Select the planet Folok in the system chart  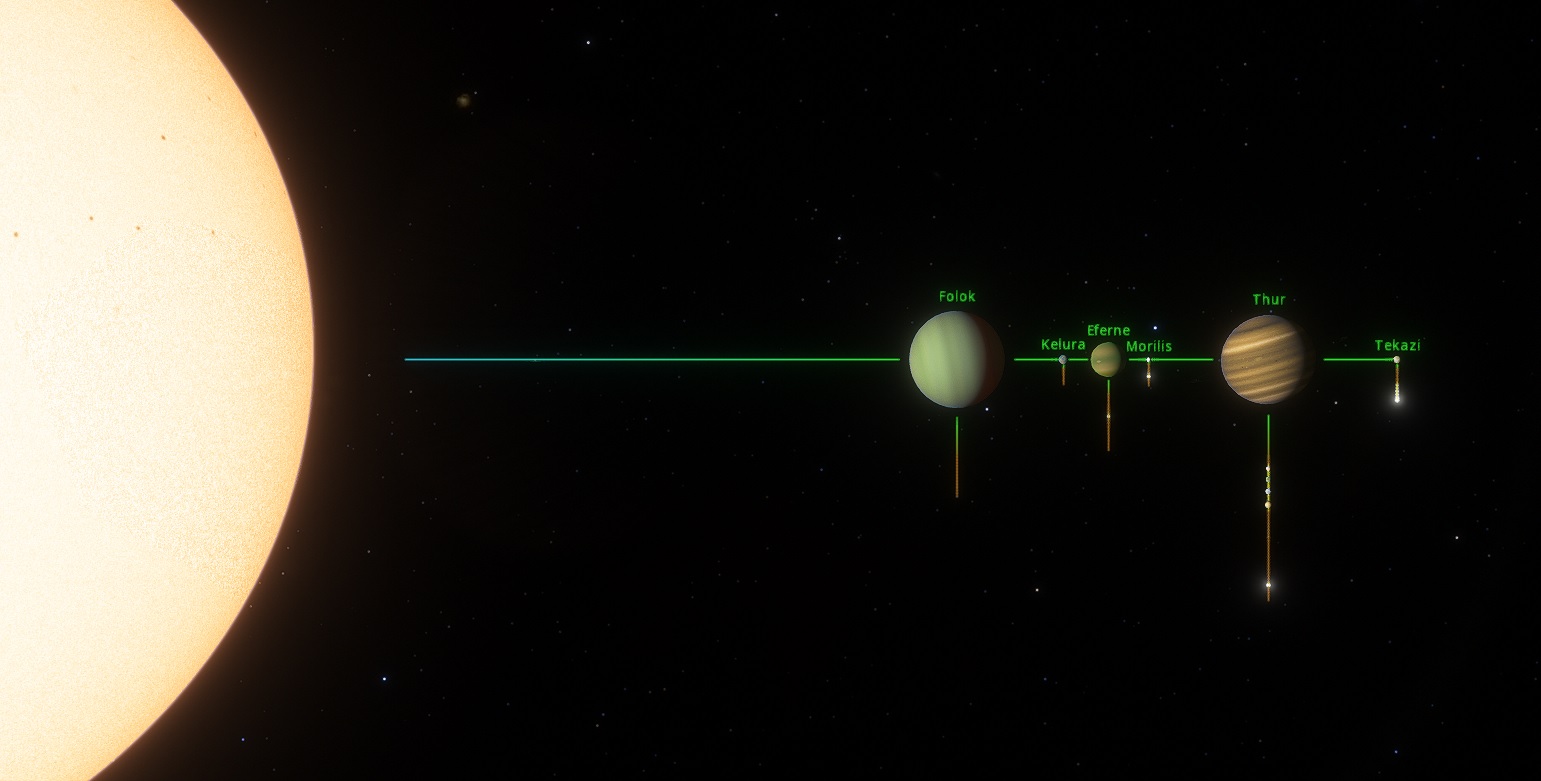(956, 359)
